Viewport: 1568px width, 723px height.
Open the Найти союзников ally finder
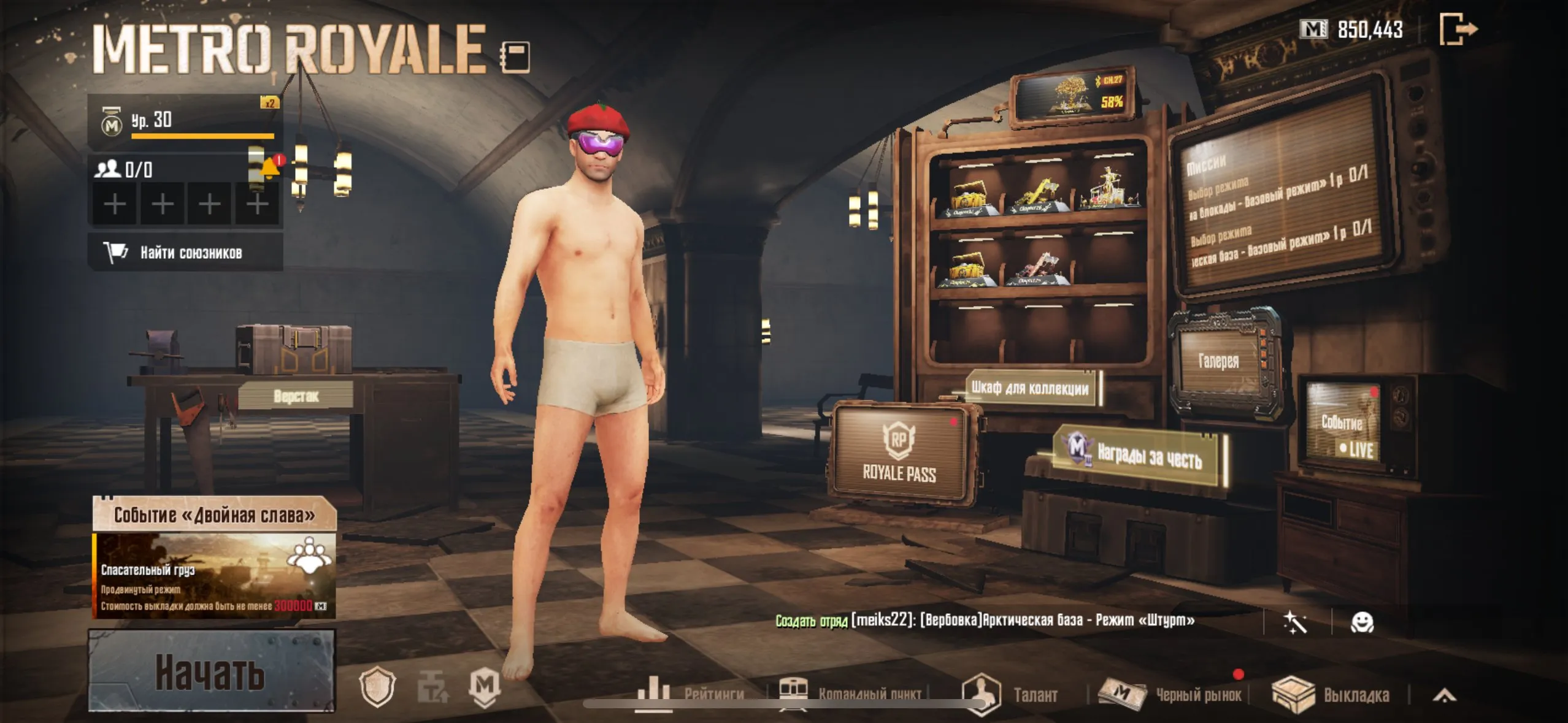[x=185, y=252]
